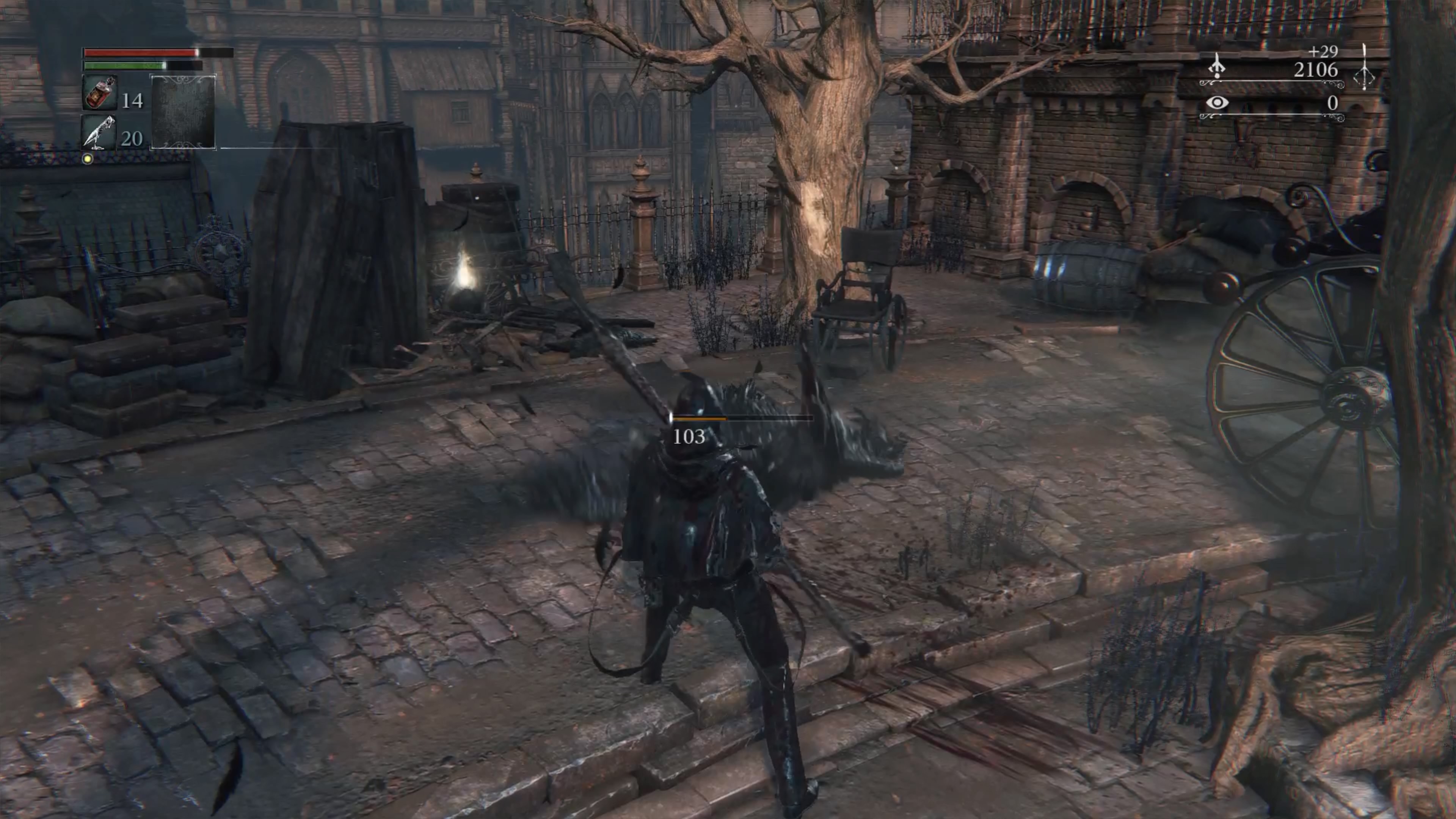Click the Insight eye icon
Viewport: 1456px width, 819px height.
pos(1217,103)
